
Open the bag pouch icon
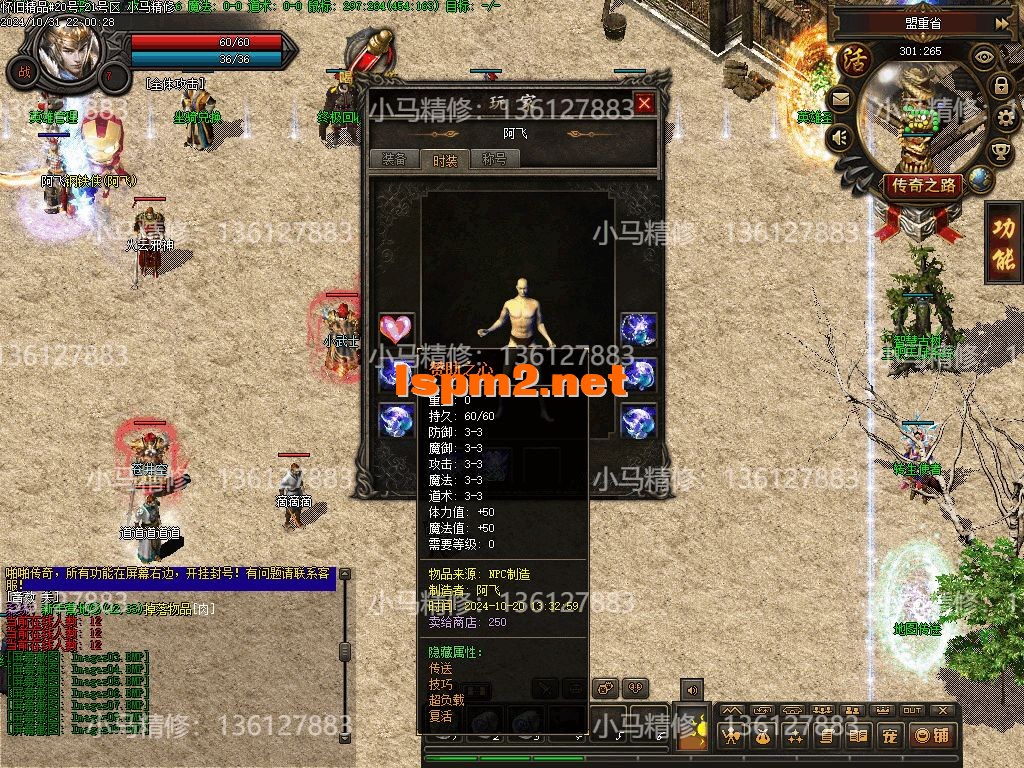click(x=761, y=738)
